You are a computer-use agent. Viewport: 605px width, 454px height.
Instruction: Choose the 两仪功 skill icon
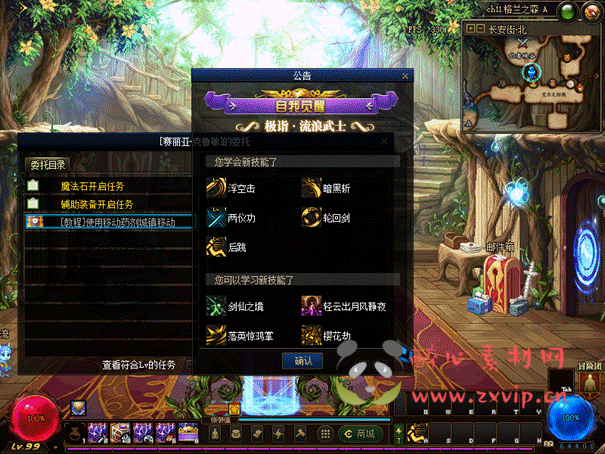216,216
